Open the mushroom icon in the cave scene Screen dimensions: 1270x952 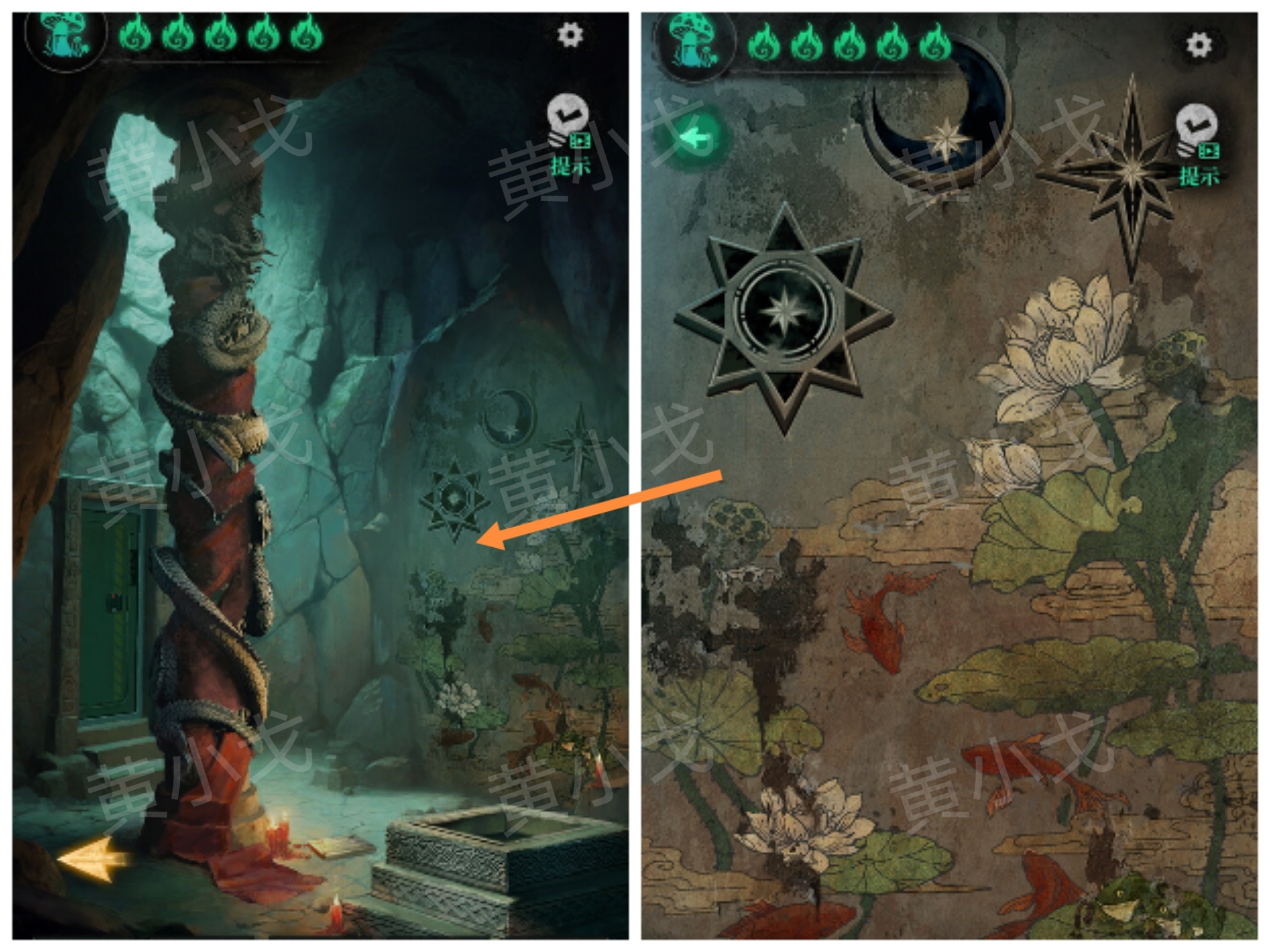tap(66, 36)
